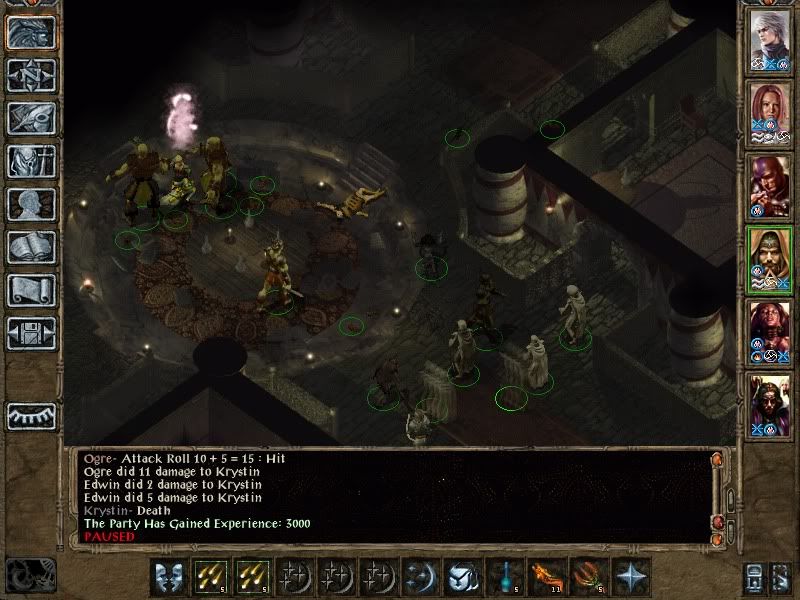Image resolution: width=800 pixels, height=600 pixels.
Task: Select Edwin's hooded portrait
Action: [x=770, y=258]
